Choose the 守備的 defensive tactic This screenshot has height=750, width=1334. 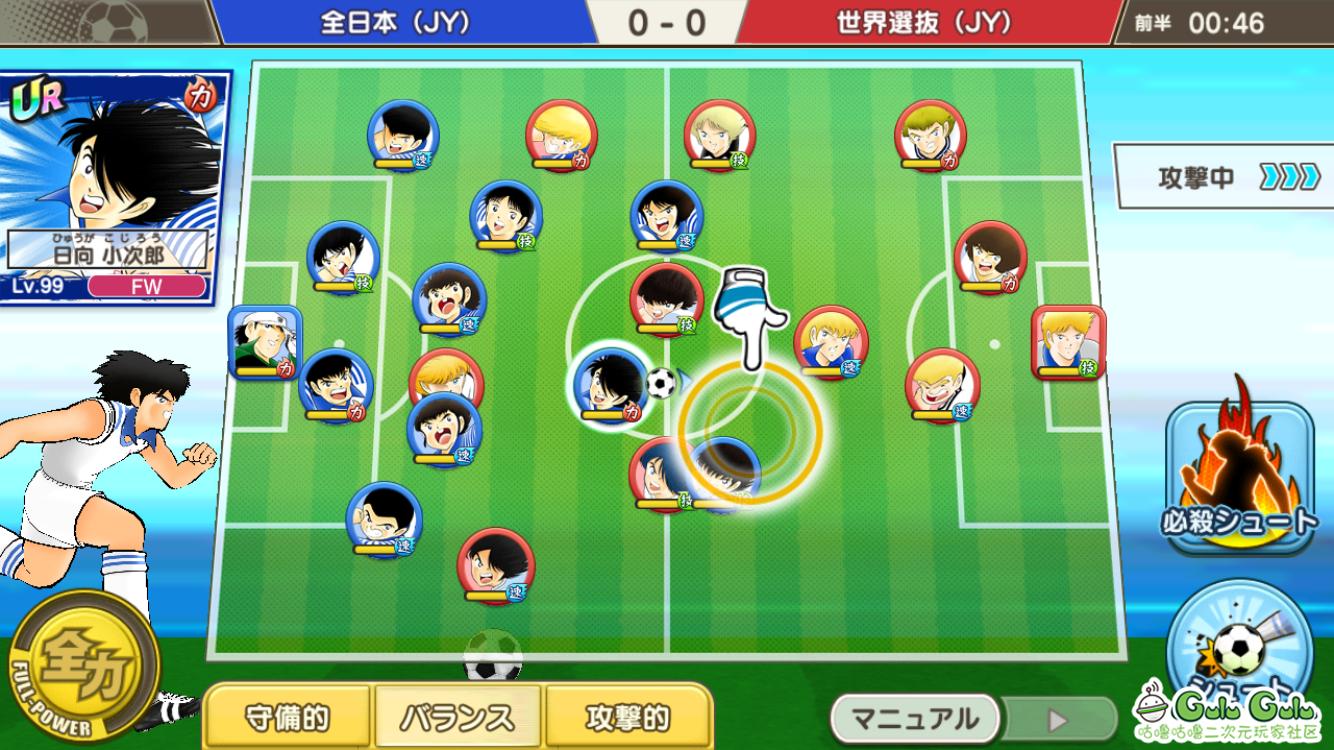coord(287,717)
